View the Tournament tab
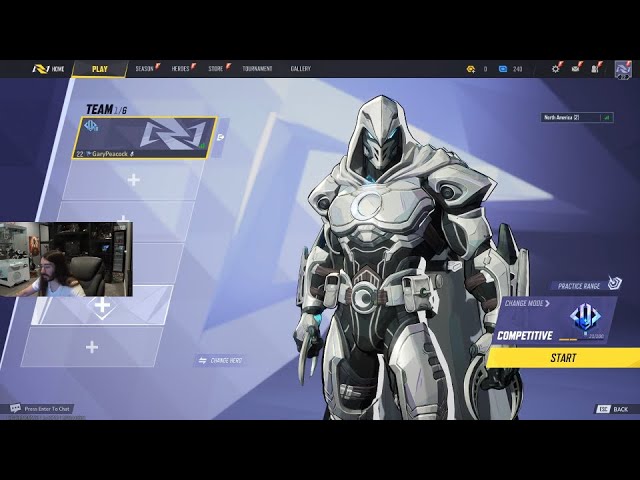Screen dimensions: 640x480 (257, 69)
